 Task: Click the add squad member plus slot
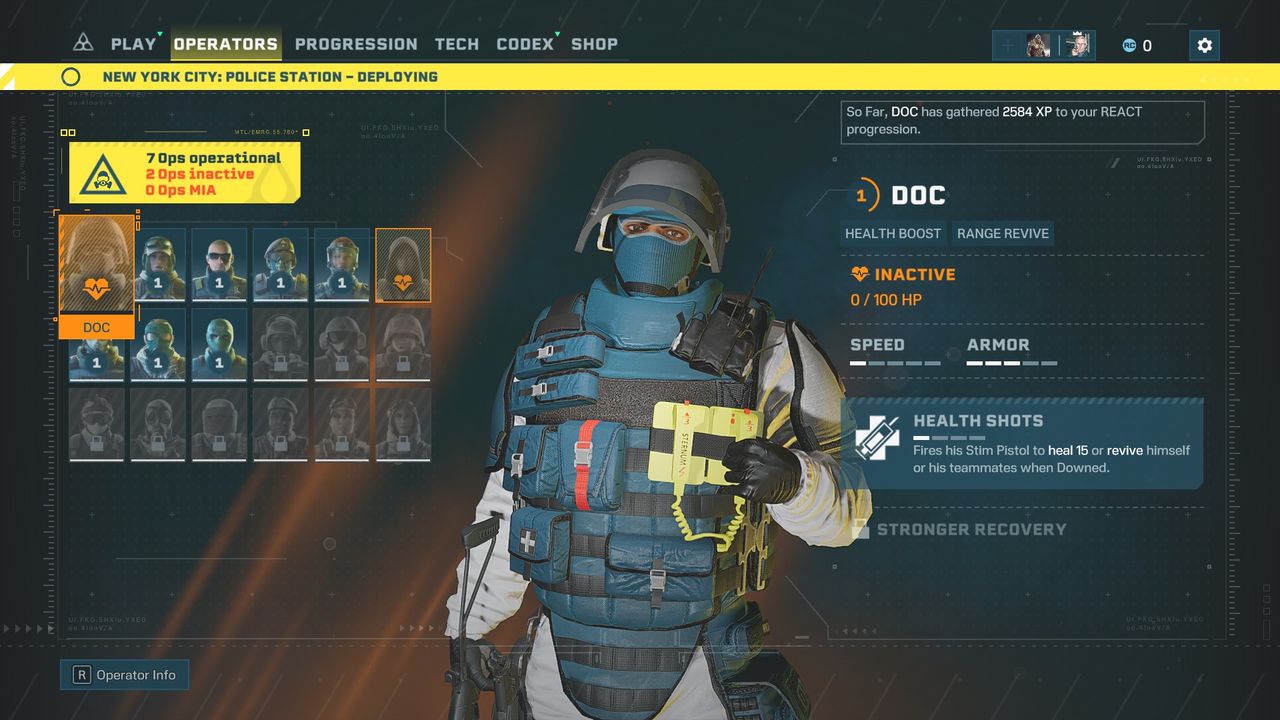1008,45
